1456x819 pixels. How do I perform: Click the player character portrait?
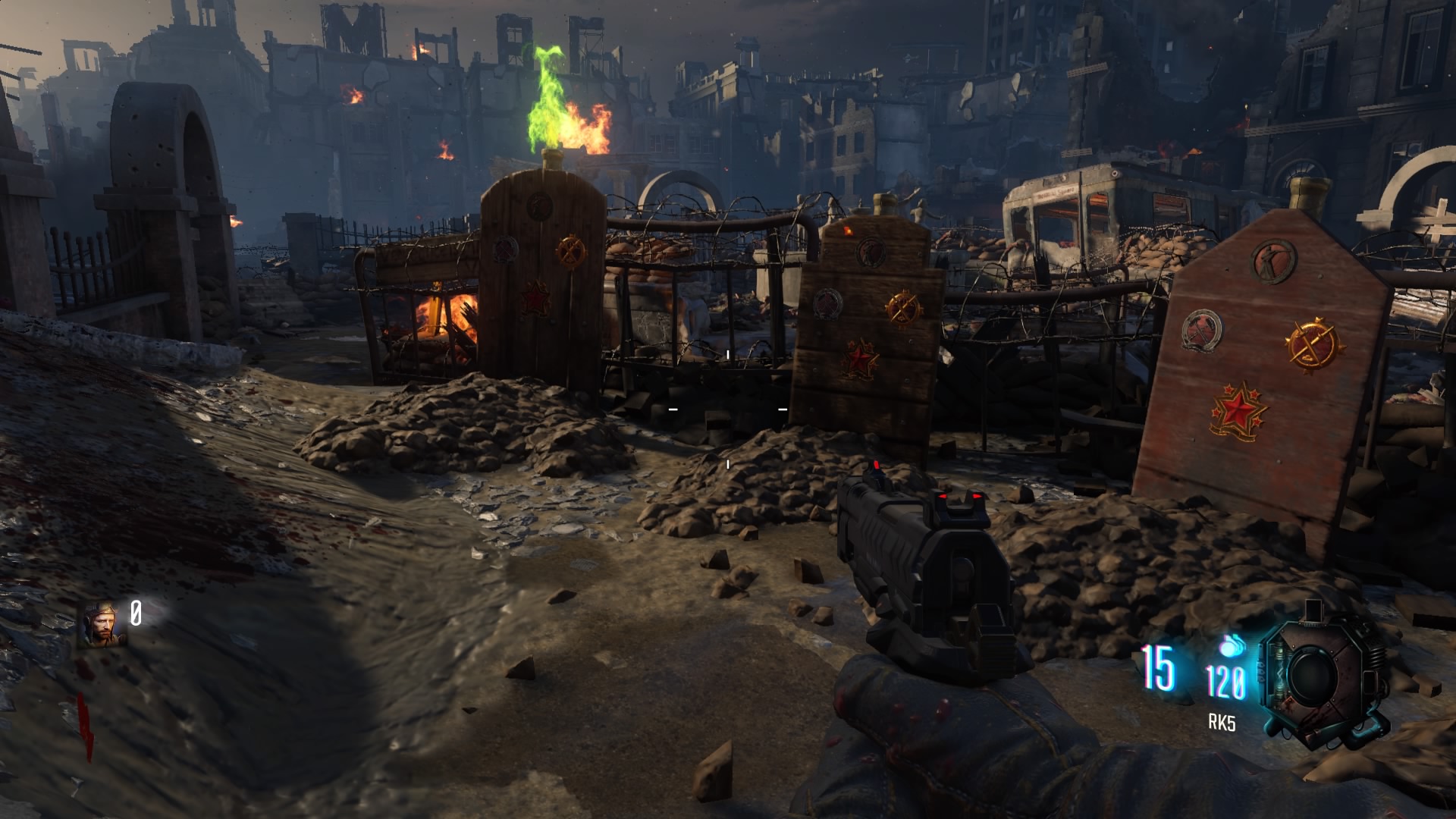pos(102,623)
